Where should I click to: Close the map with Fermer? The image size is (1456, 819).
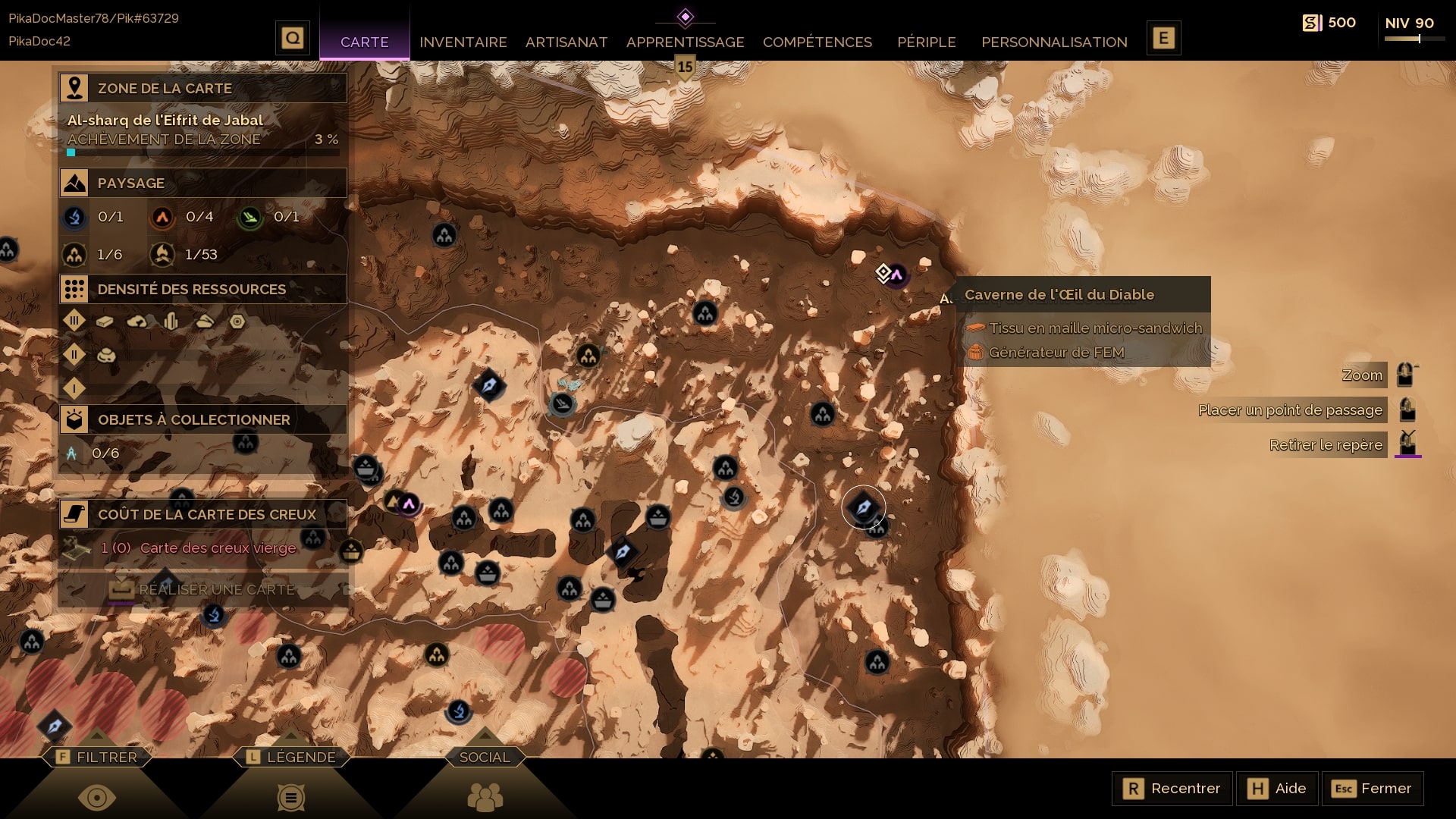[1372, 789]
